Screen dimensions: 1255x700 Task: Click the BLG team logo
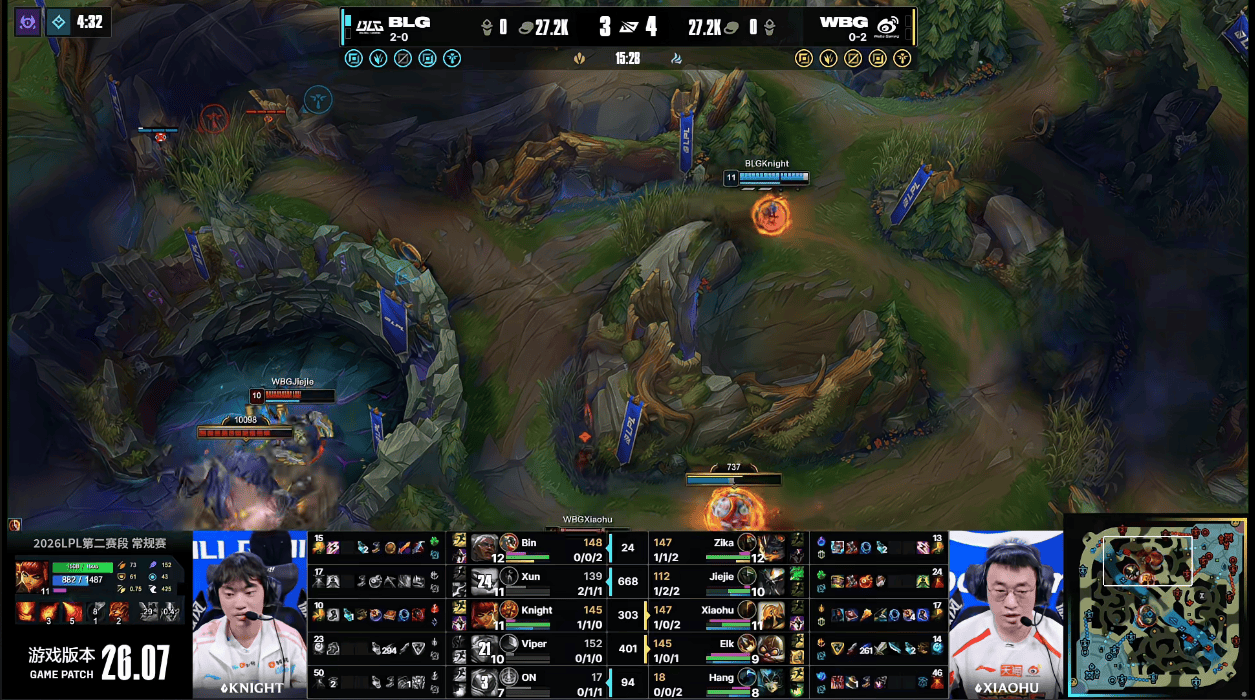(368, 24)
